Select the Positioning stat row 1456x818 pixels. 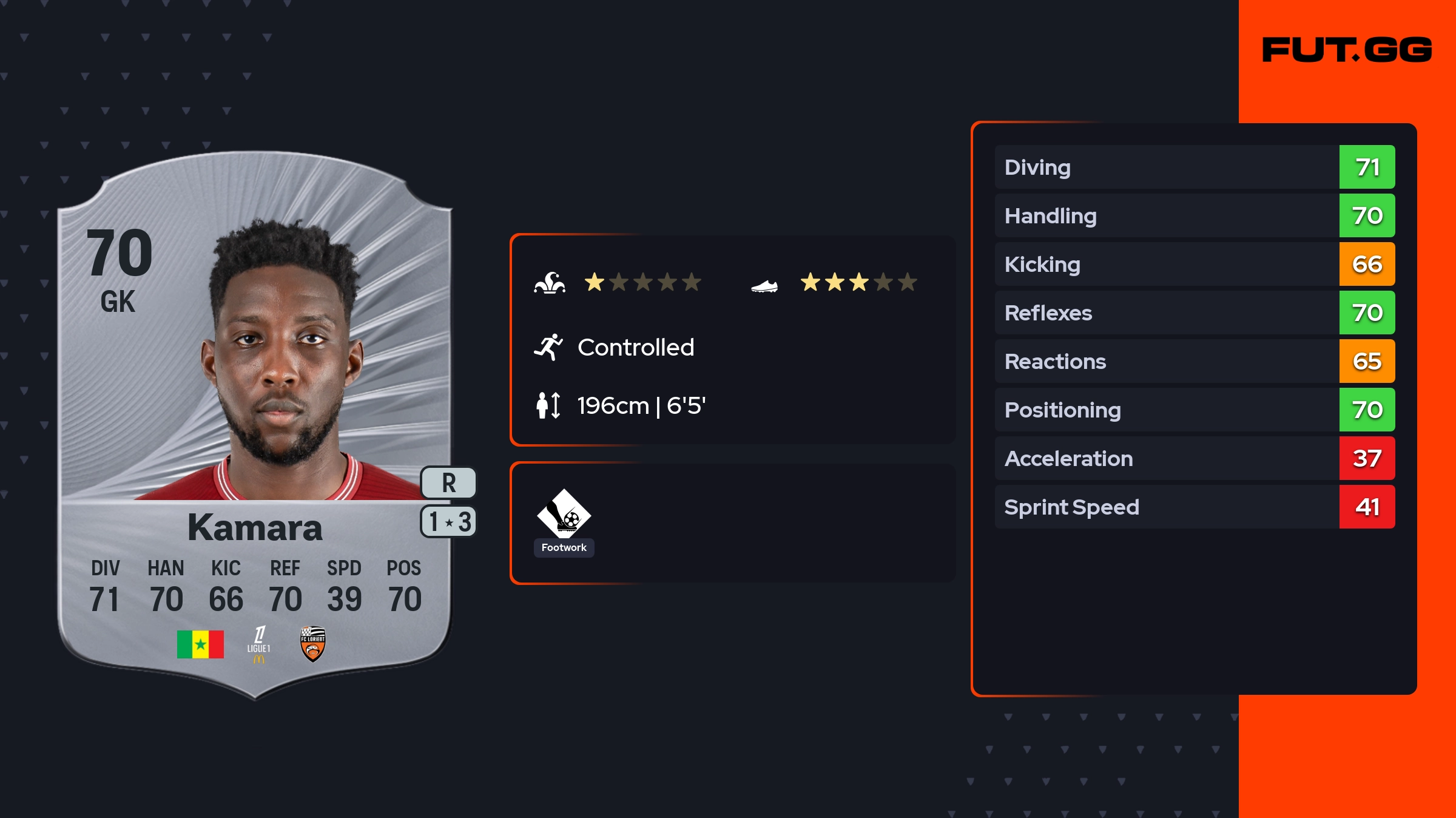1194,410
